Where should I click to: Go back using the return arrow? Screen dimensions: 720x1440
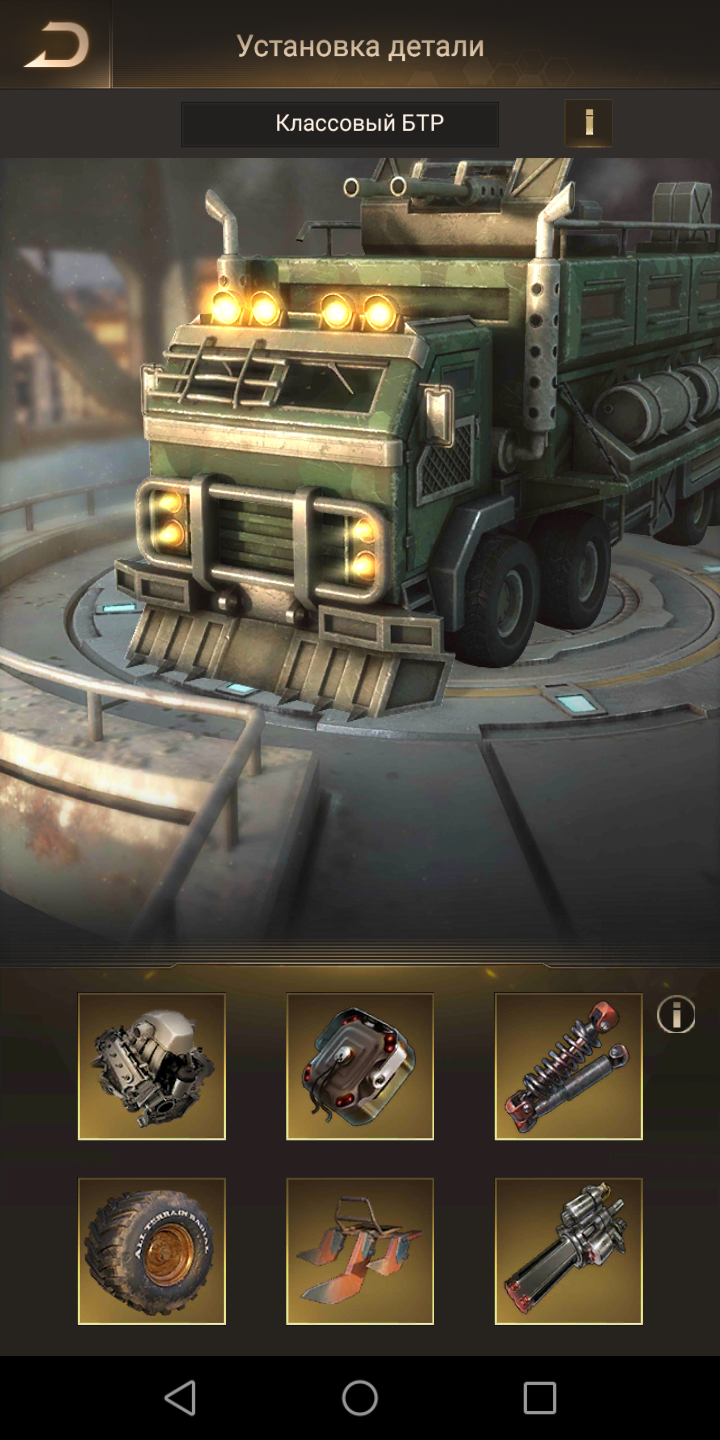56,45
